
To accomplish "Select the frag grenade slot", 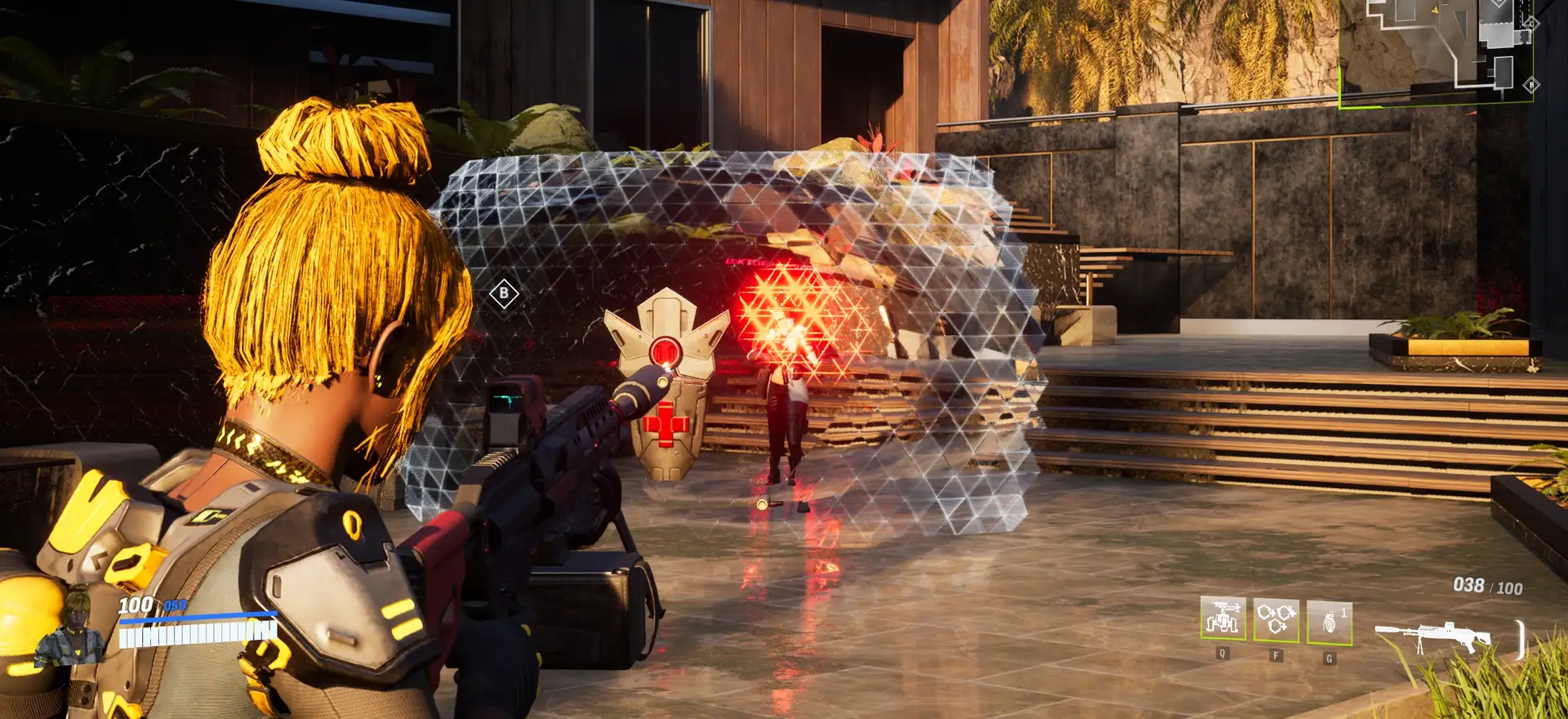I will pyautogui.click(x=1329, y=622).
